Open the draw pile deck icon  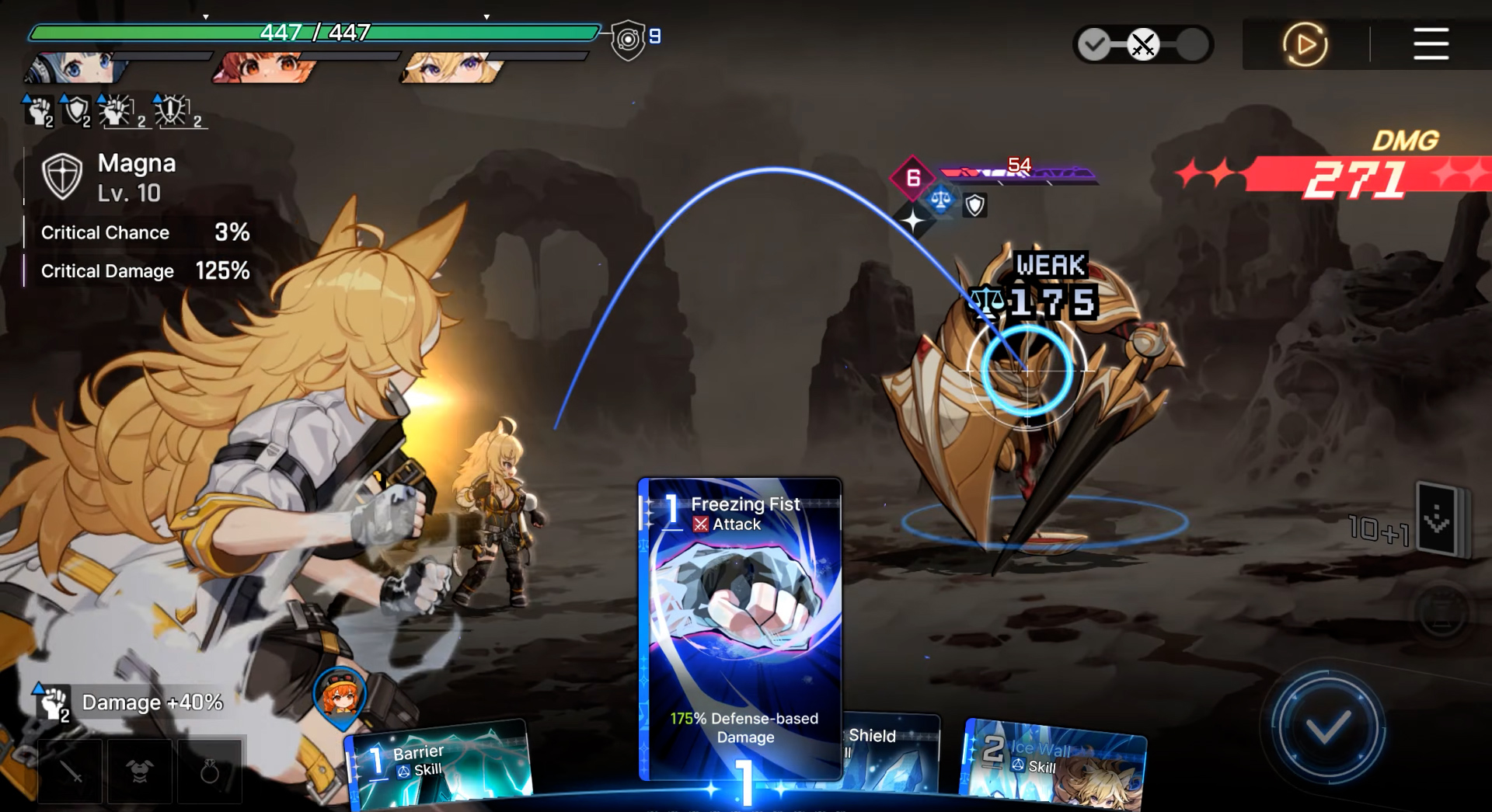pyautogui.click(x=1438, y=519)
